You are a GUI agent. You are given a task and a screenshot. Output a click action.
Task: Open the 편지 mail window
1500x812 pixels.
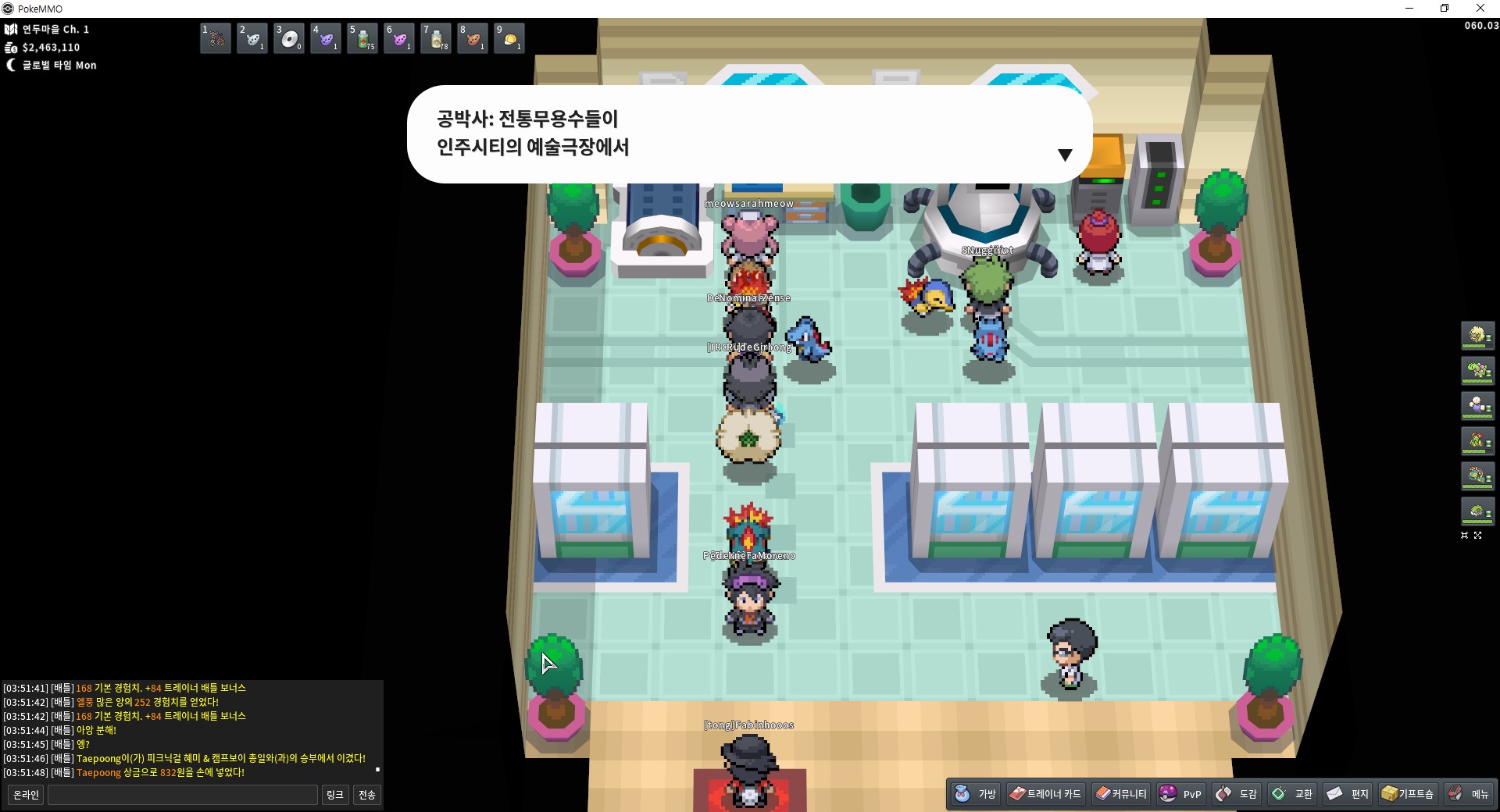(x=1348, y=794)
